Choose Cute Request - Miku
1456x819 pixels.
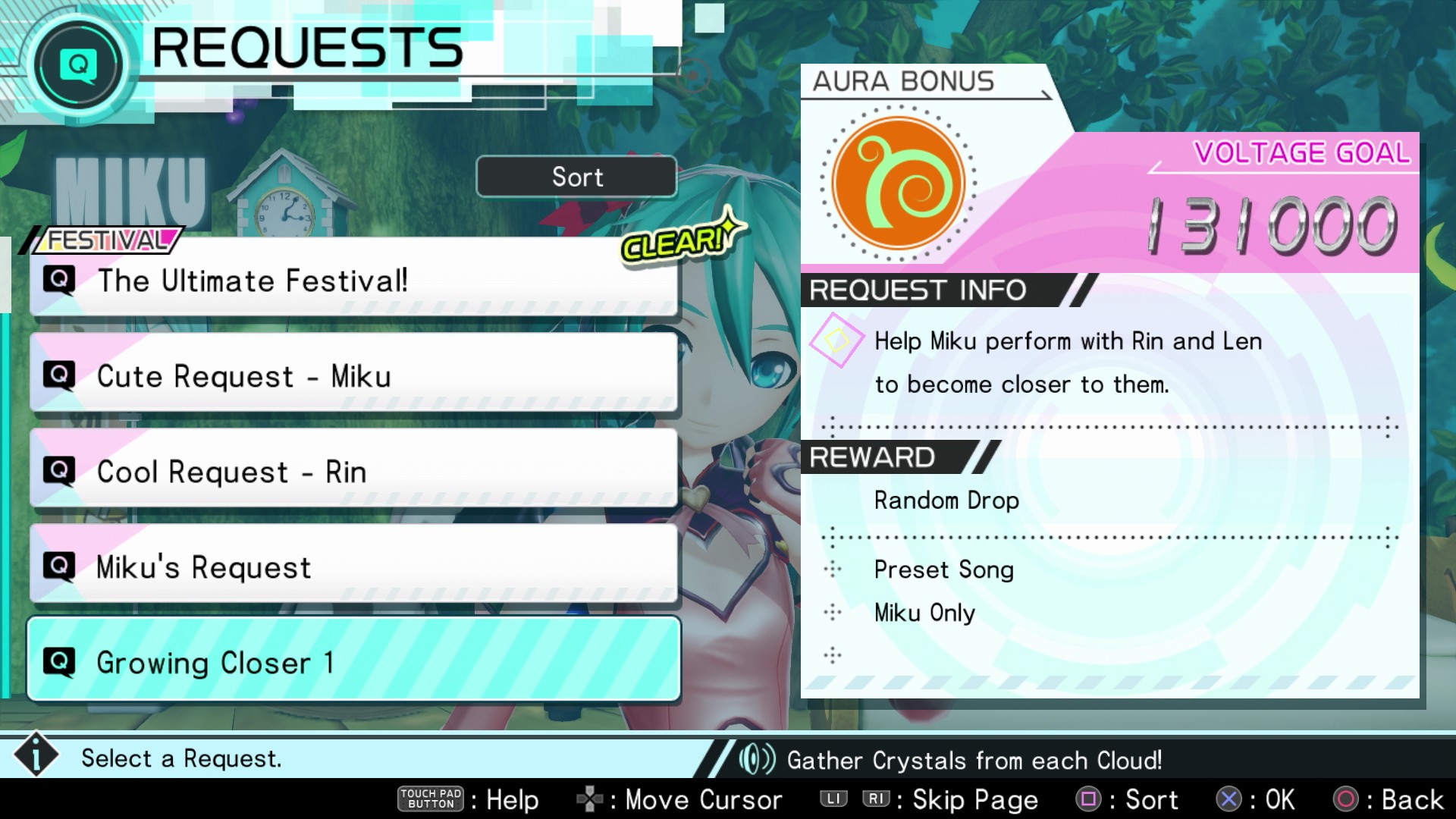point(353,375)
